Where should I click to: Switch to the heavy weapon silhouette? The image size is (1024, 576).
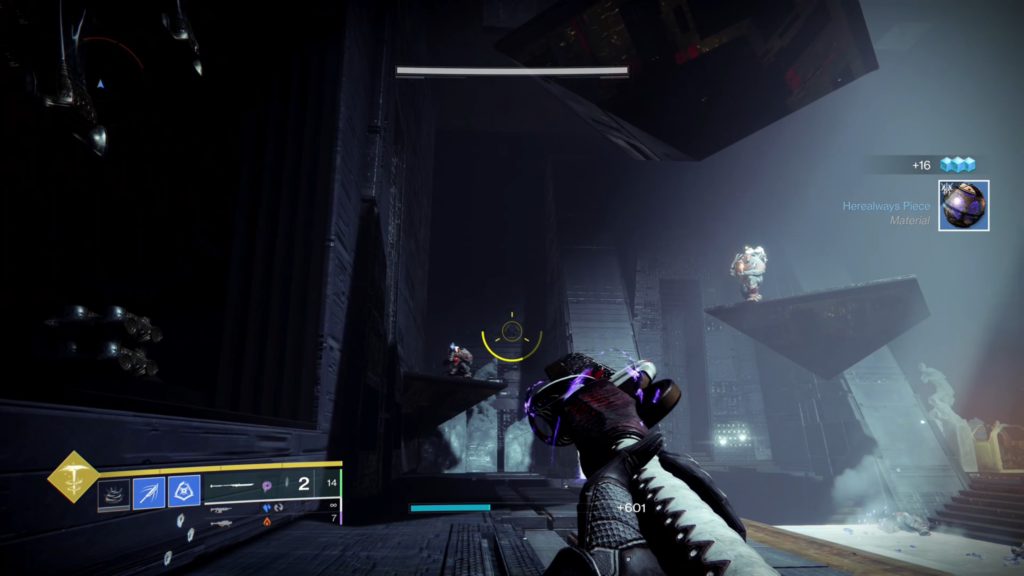[x=221, y=522]
